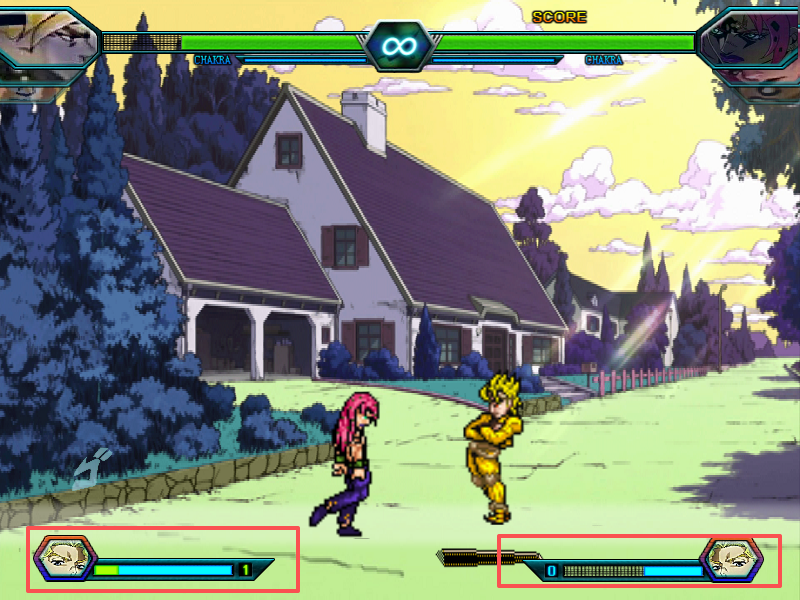The width and height of the screenshot is (800, 600).
Task: Click the hexagon portrait beside the power gauge showing 1
Action: coord(64,560)
